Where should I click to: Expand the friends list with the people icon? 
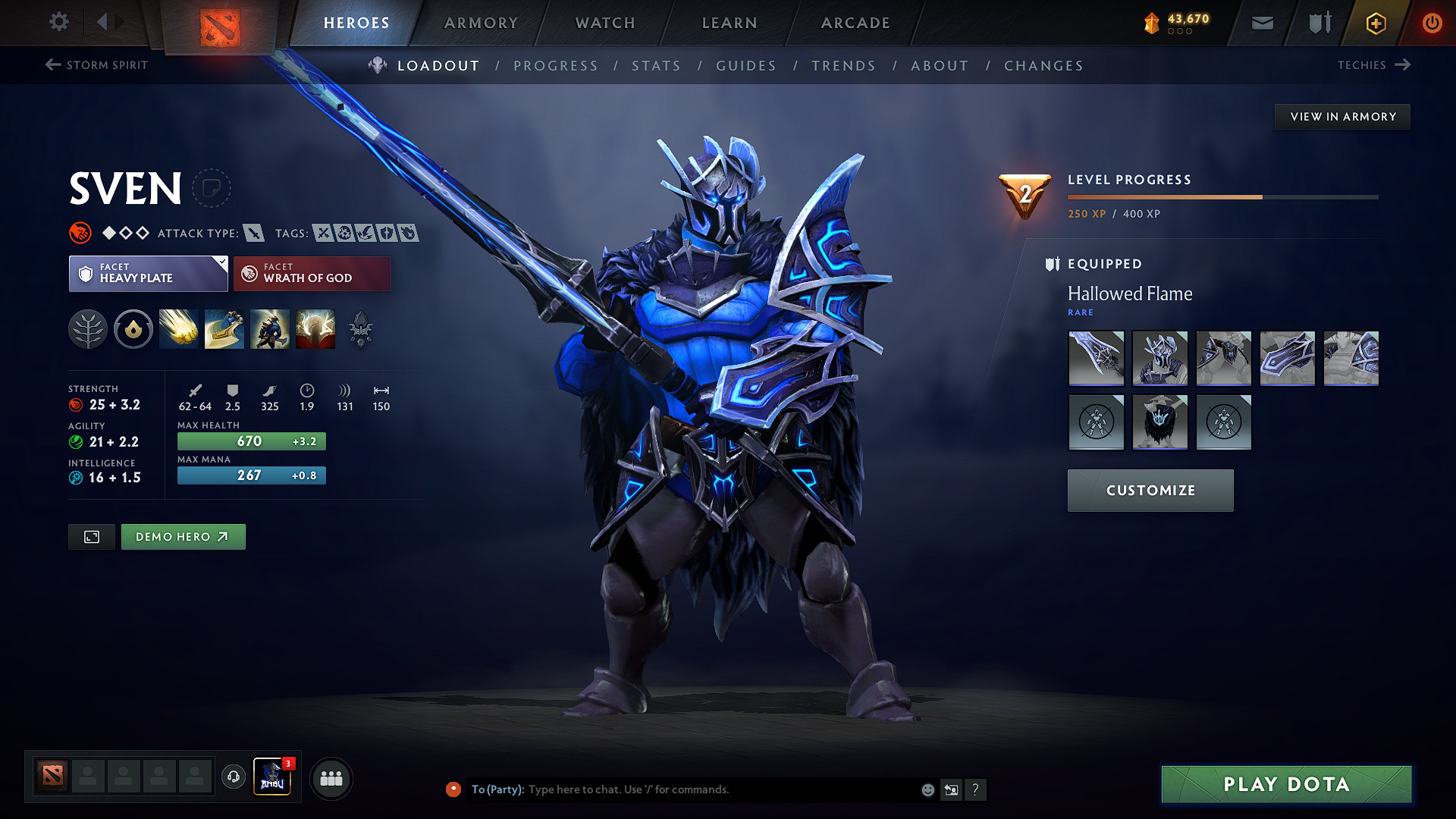(331, 777)
